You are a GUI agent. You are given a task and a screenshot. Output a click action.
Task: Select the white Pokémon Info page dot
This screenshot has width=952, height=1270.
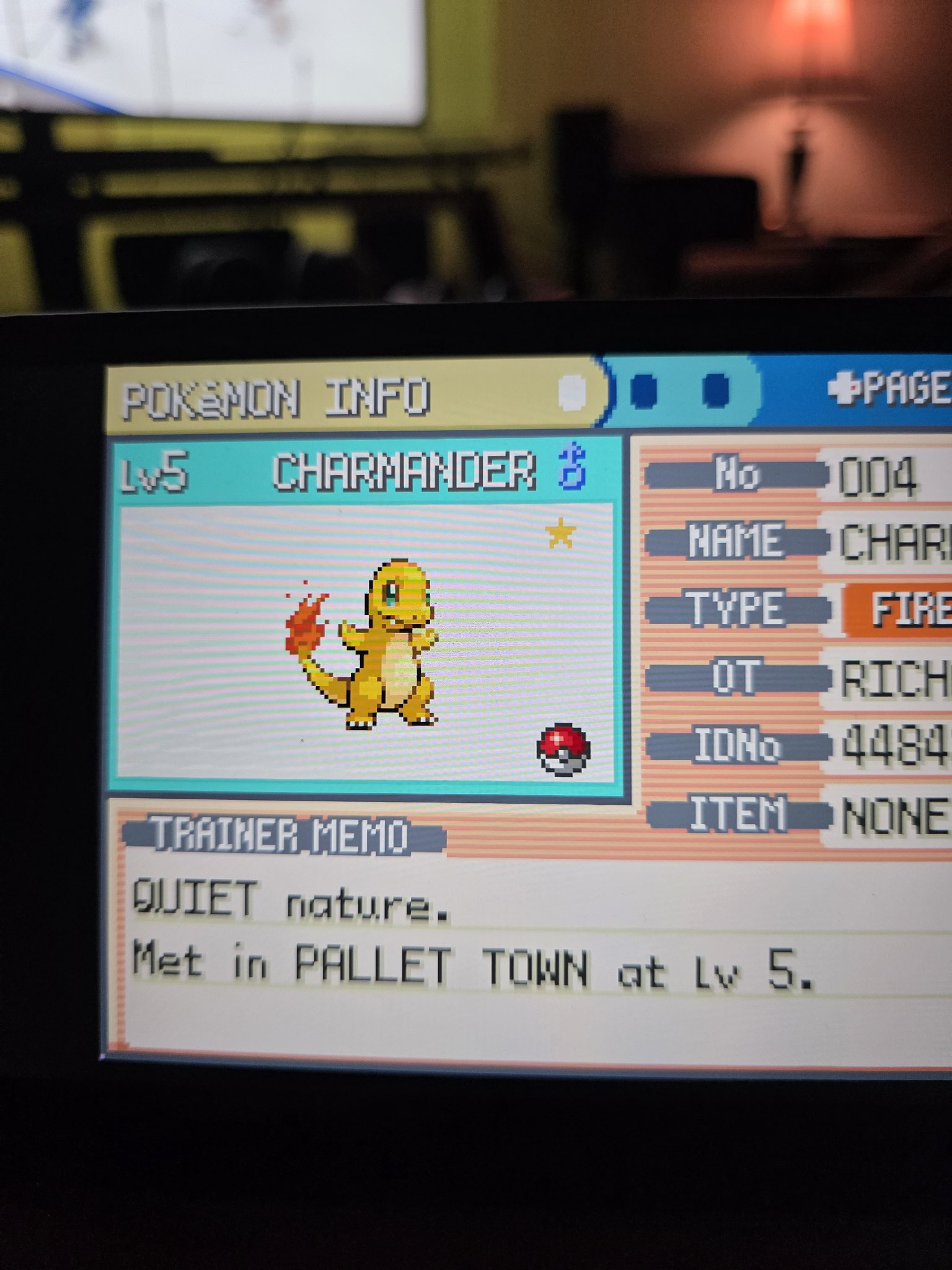point(572,393)
